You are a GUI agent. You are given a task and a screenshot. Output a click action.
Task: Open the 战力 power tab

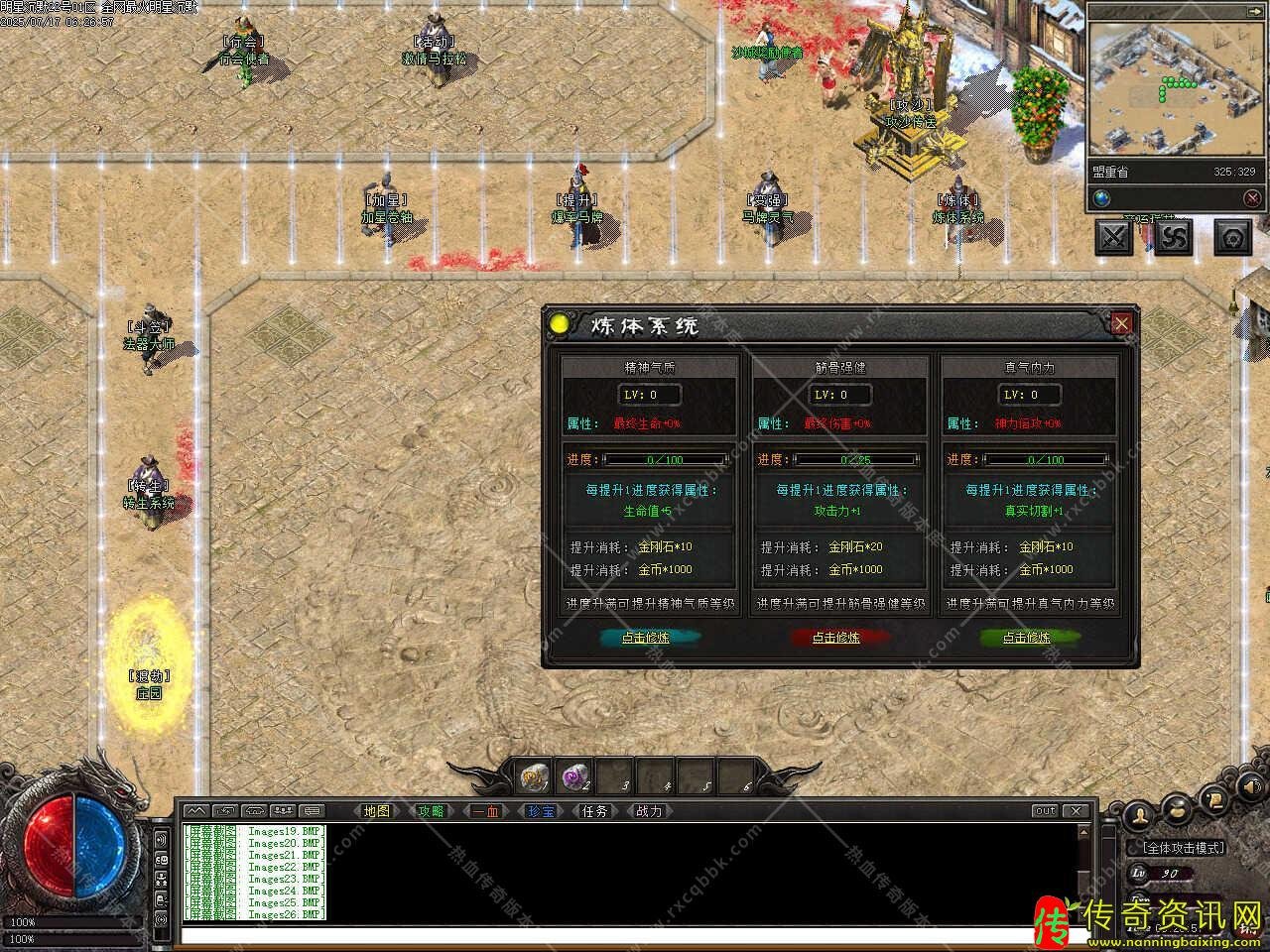649,811
